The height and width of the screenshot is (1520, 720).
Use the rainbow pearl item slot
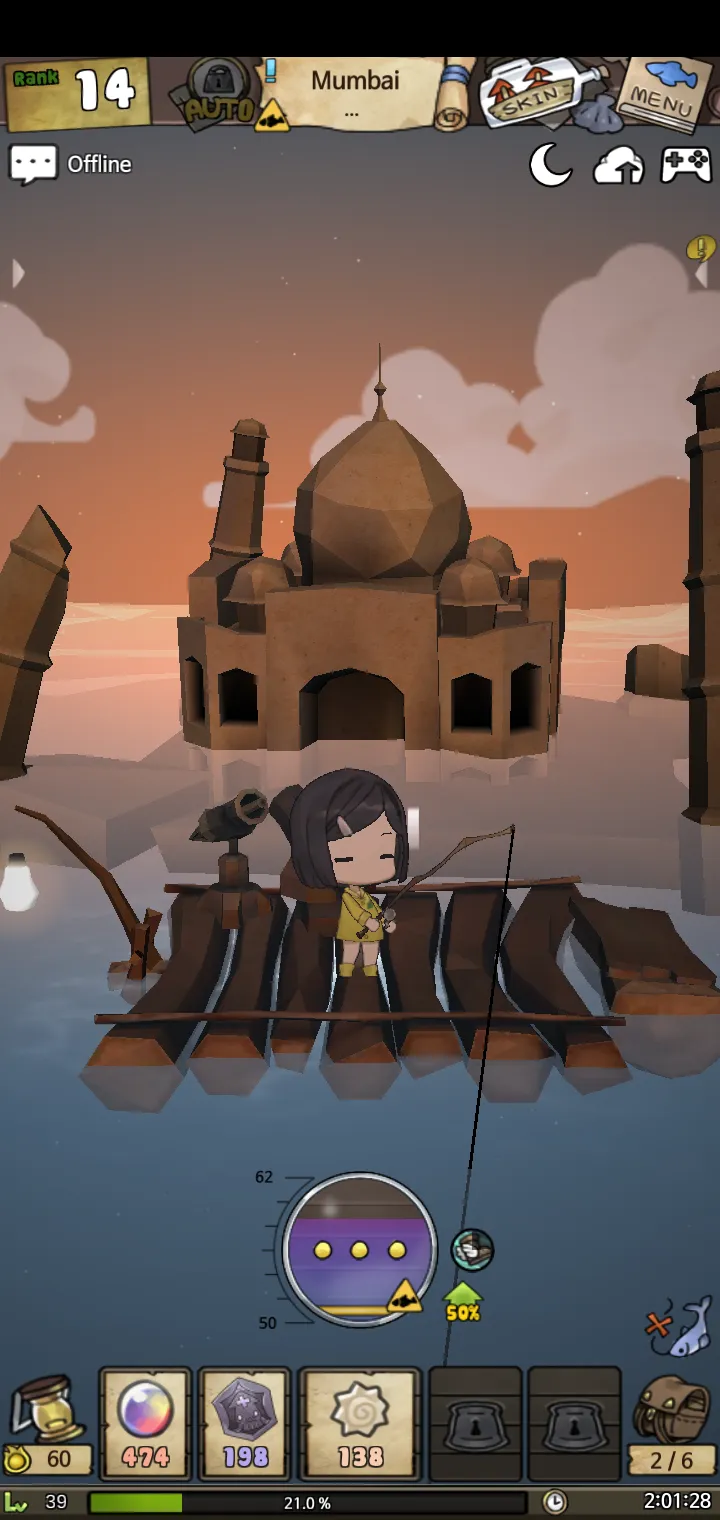tap(145, 1422)
